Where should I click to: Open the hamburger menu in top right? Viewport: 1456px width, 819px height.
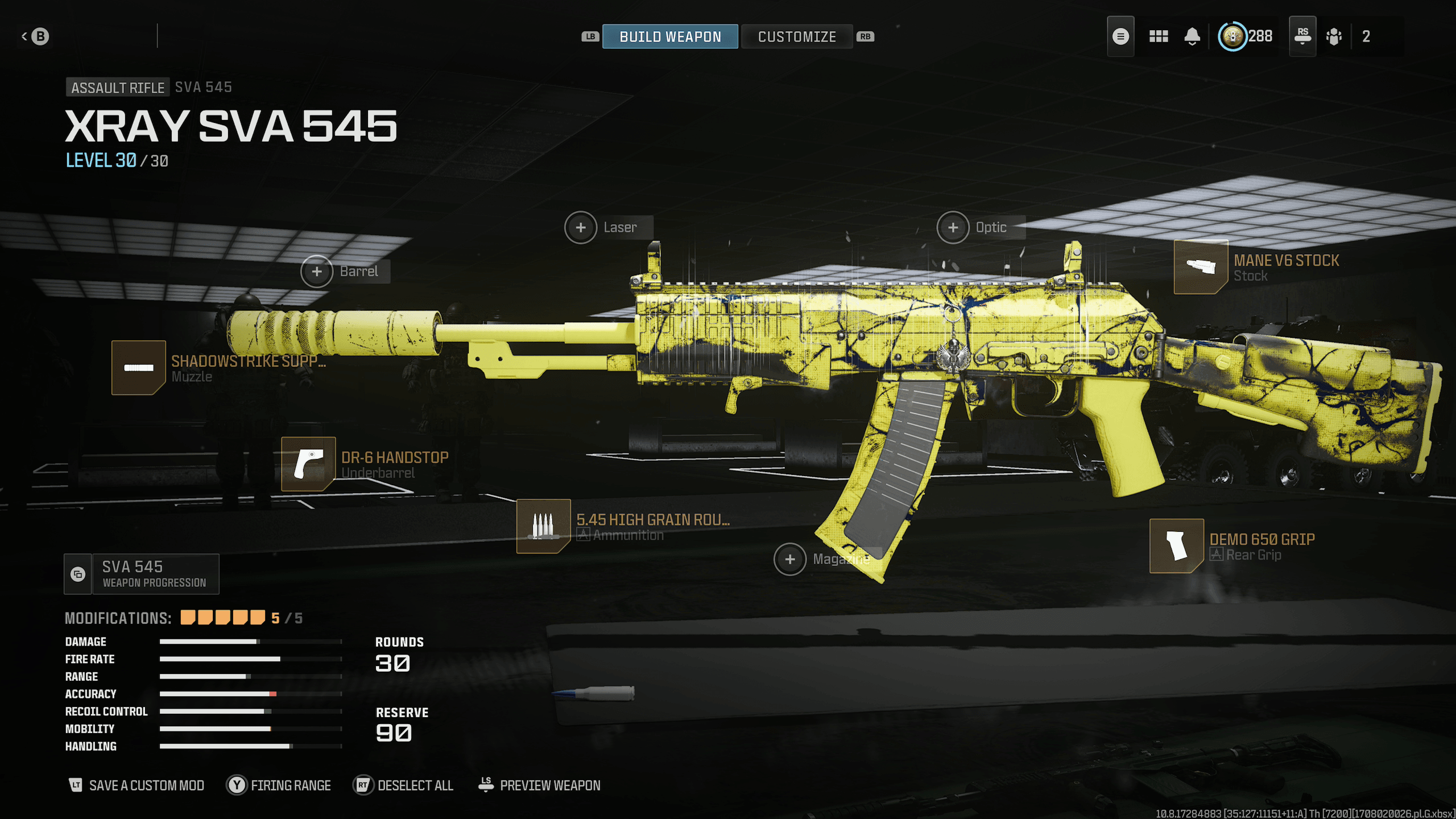pos(1120,36)
